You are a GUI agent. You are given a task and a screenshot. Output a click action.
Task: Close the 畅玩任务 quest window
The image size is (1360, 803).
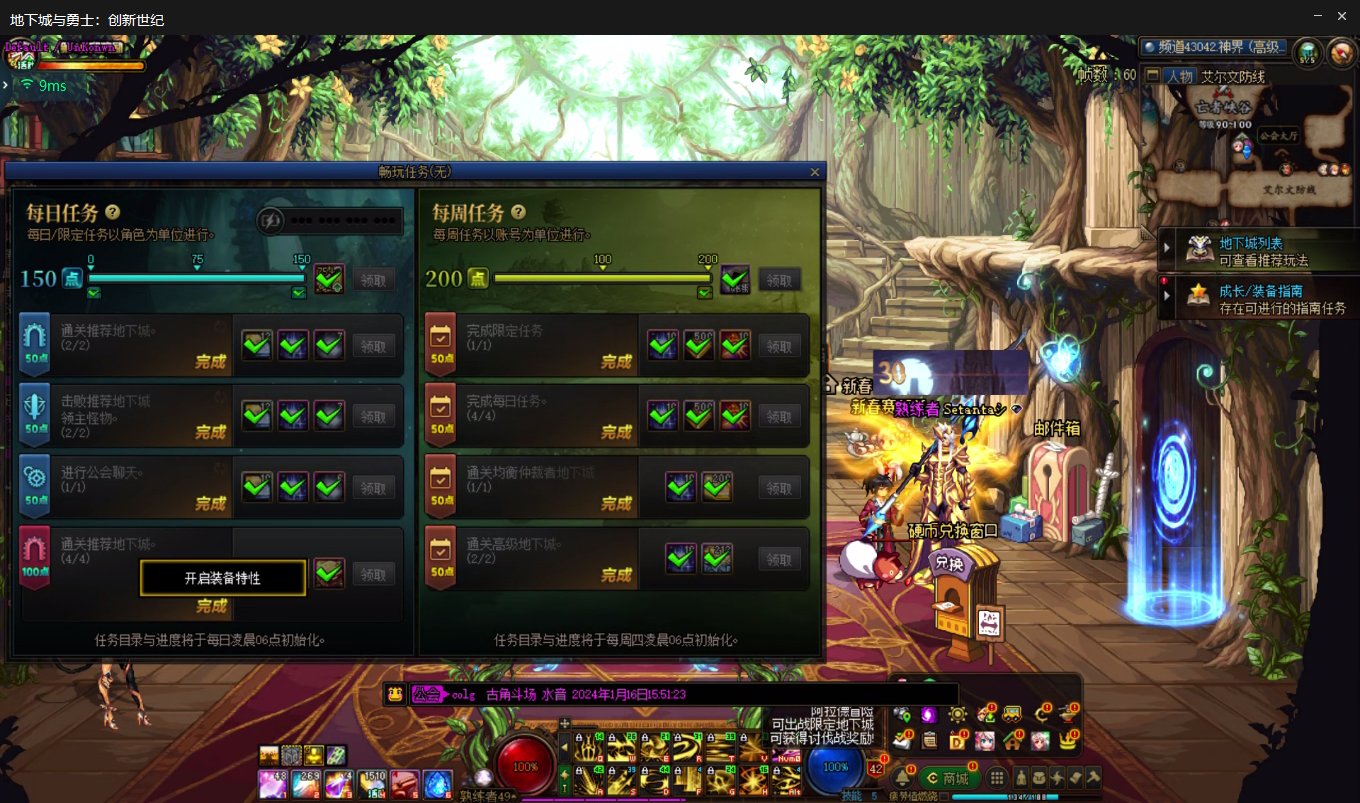tap(814, 172)
